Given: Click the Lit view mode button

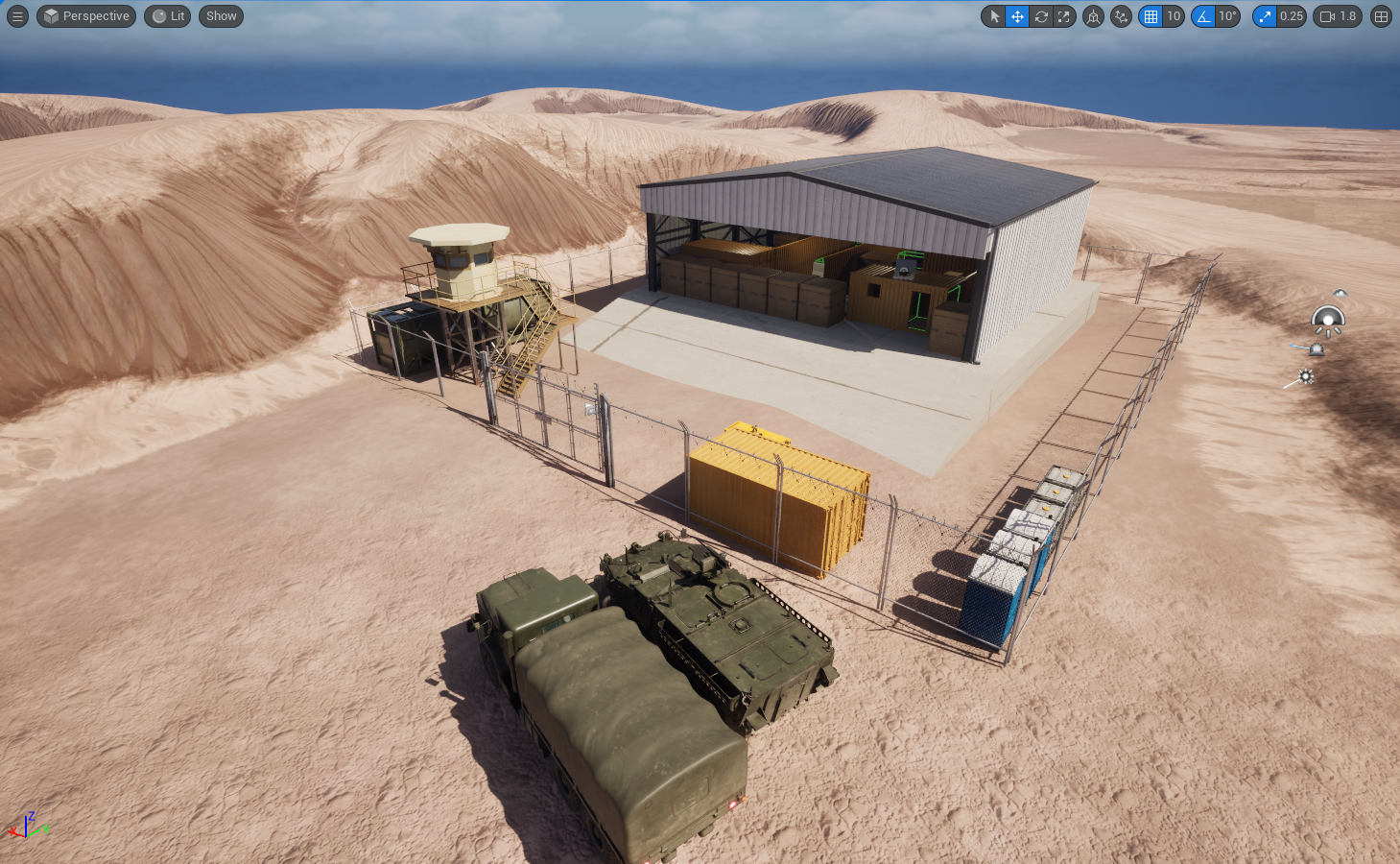Looking at the screenshot, I should point(167,16).
